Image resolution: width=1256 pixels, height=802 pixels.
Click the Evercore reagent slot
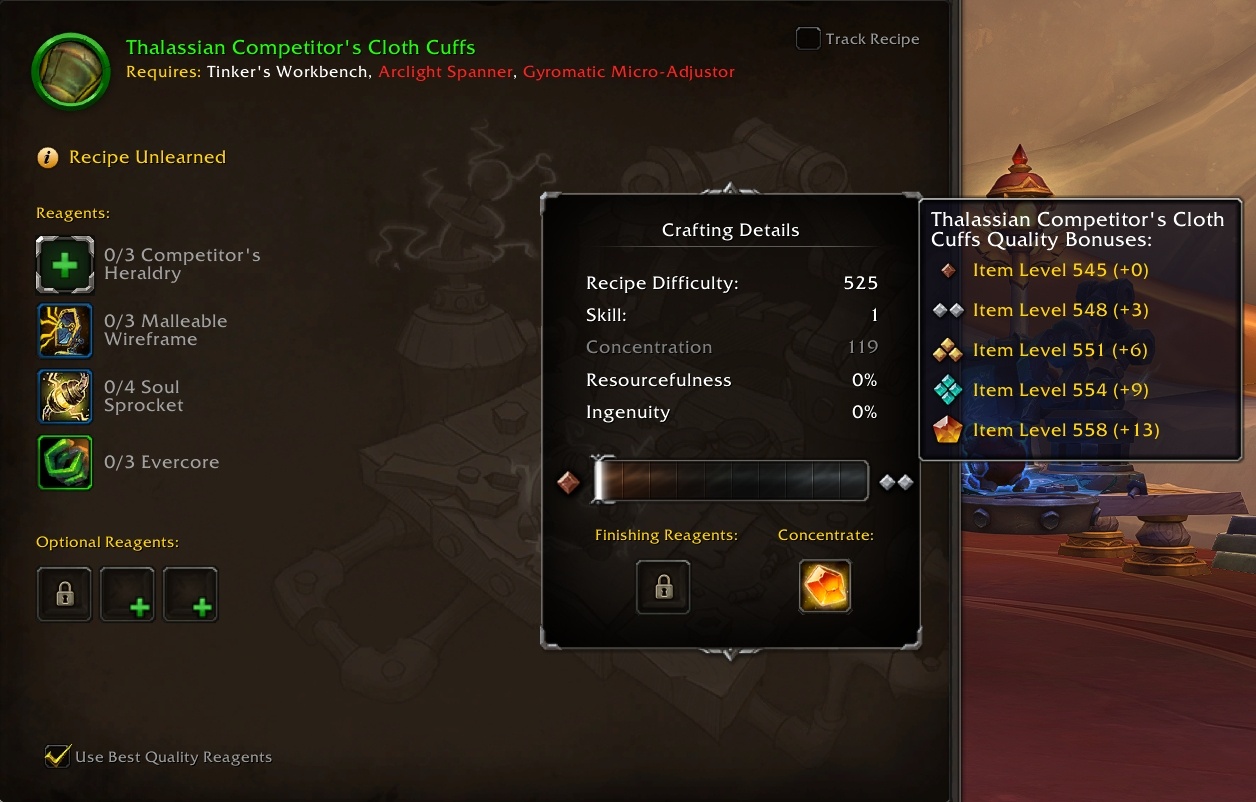click(x=65, y=462)
